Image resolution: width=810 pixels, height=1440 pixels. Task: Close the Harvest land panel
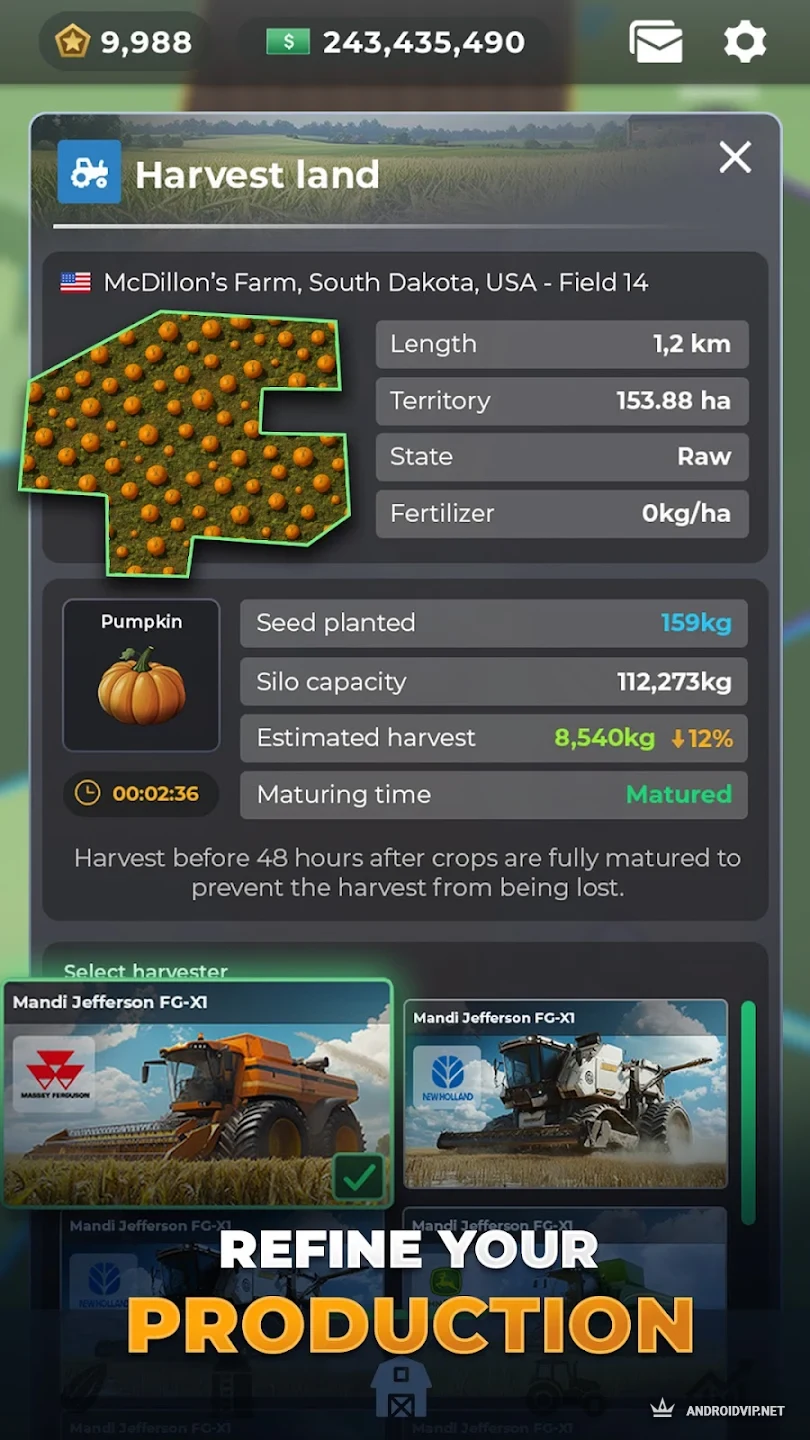pyautogui.click(x=735, y=157)
